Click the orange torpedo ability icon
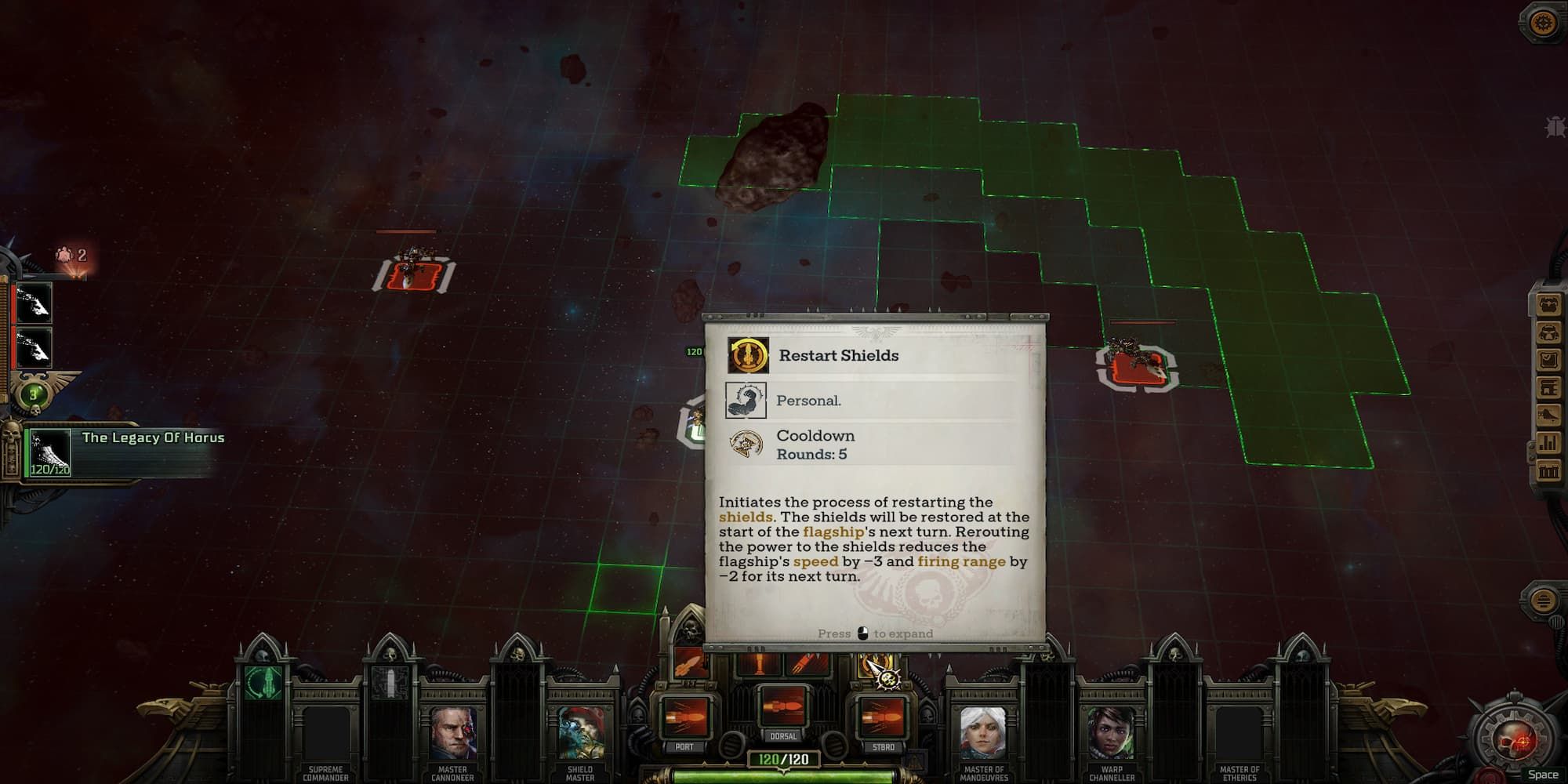Image resolution: width=1568 pixels, height=784 pixels. pyautogui.click(x=688, y=664)
